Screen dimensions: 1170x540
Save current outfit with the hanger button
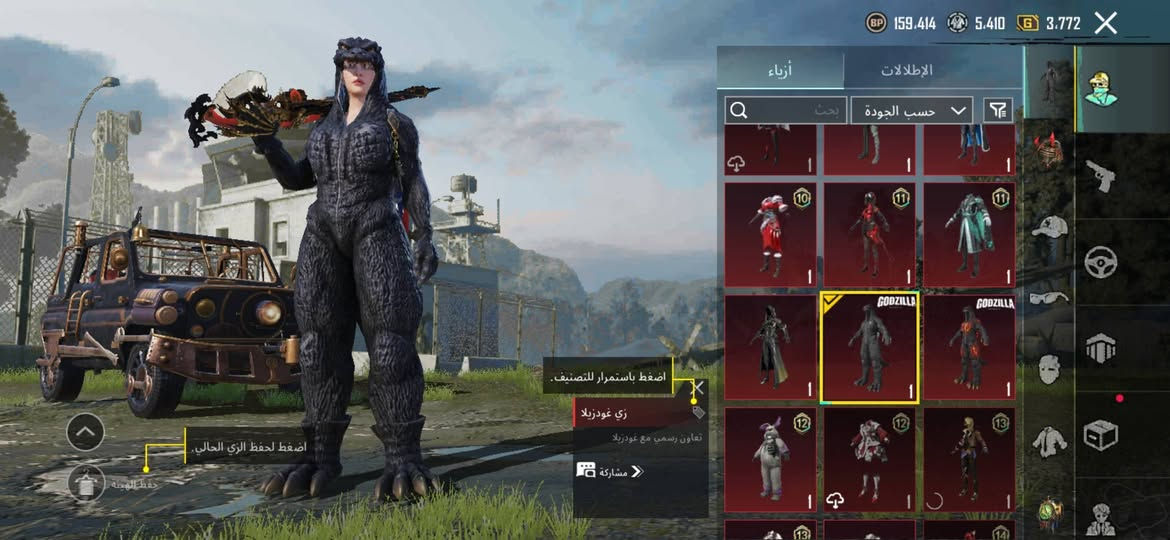[86, 483]
